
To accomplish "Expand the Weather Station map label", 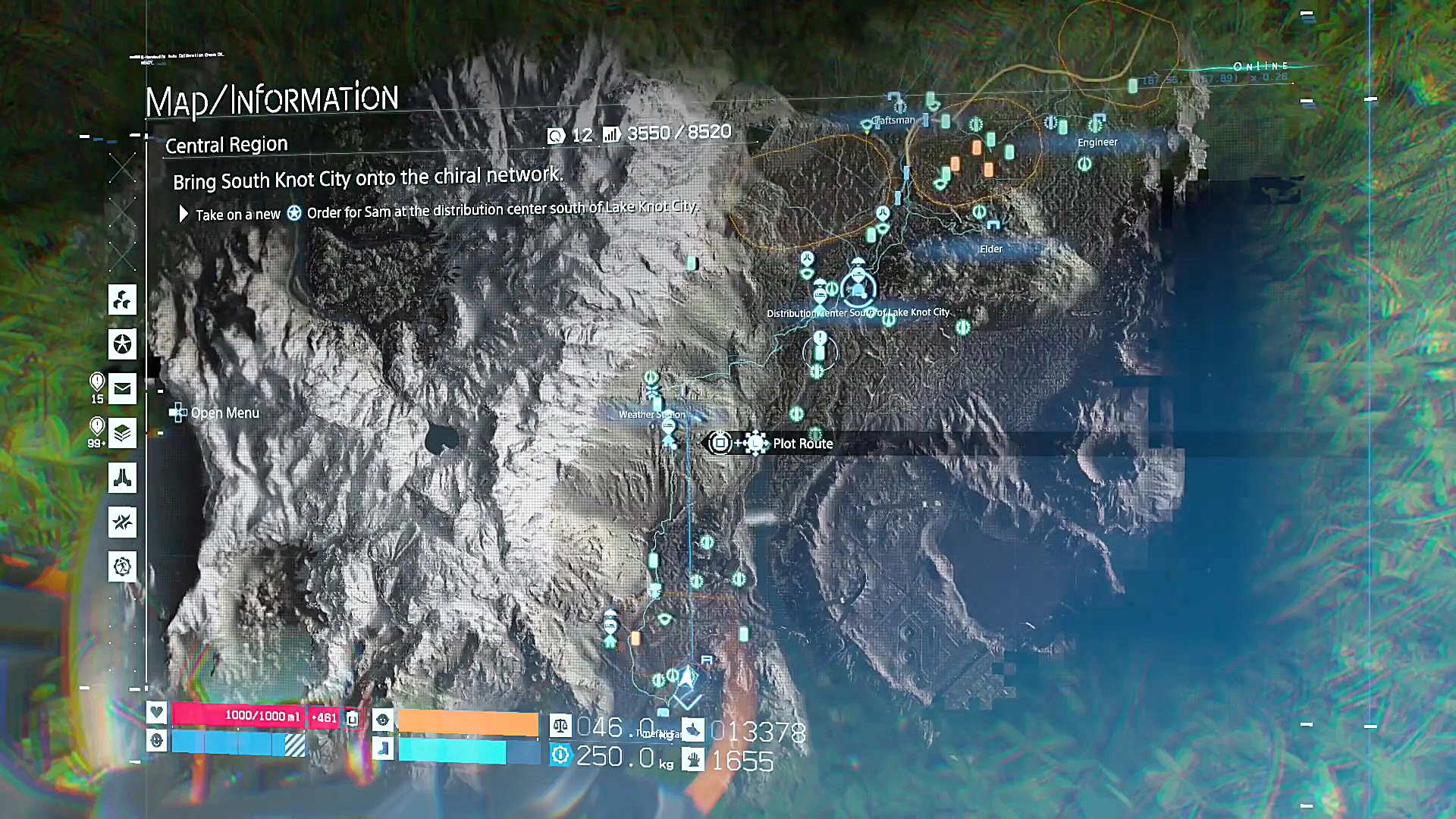I will pyautogui.click(x=651, y=414).
